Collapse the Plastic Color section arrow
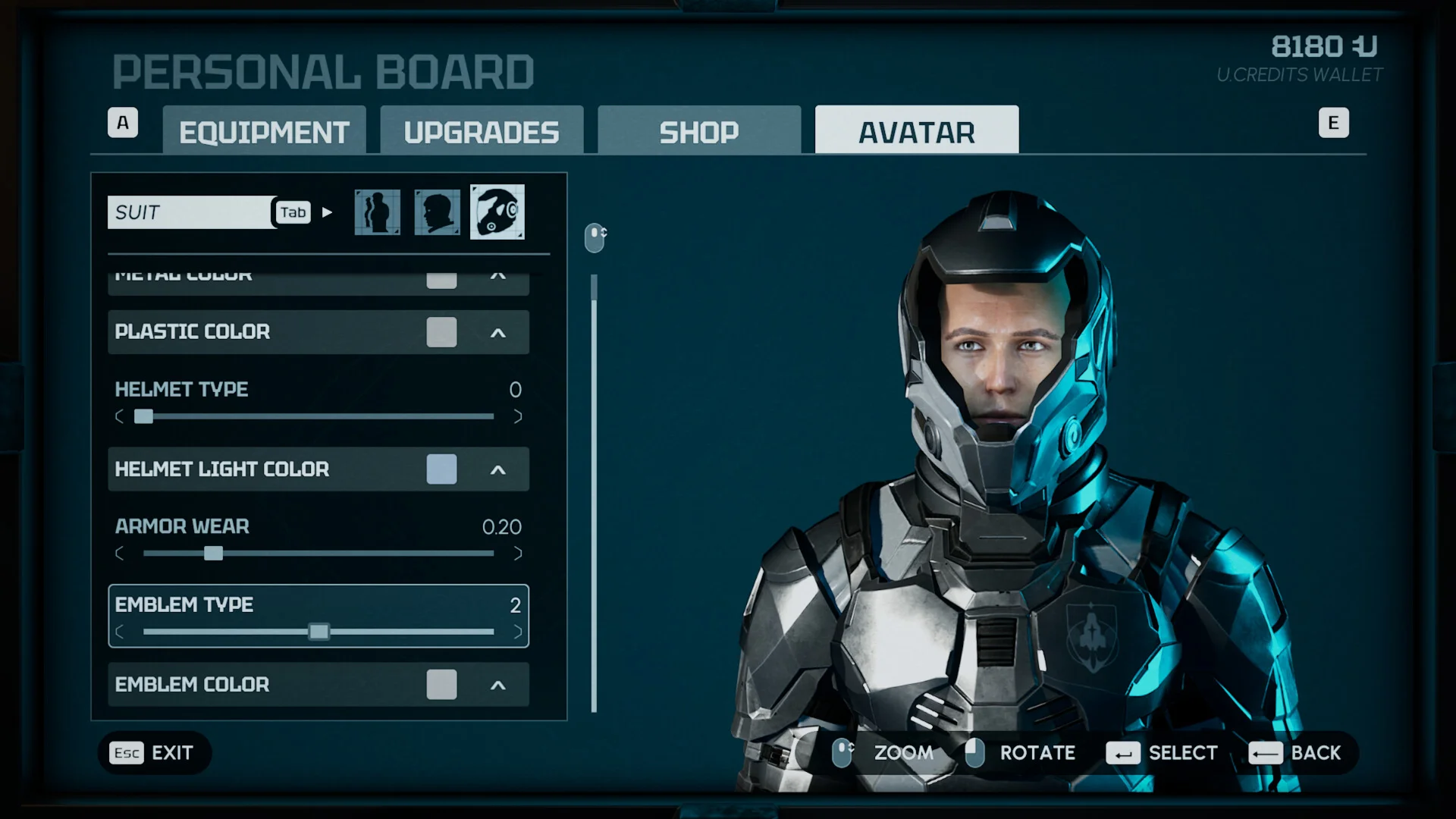 (x=497, y=333)
